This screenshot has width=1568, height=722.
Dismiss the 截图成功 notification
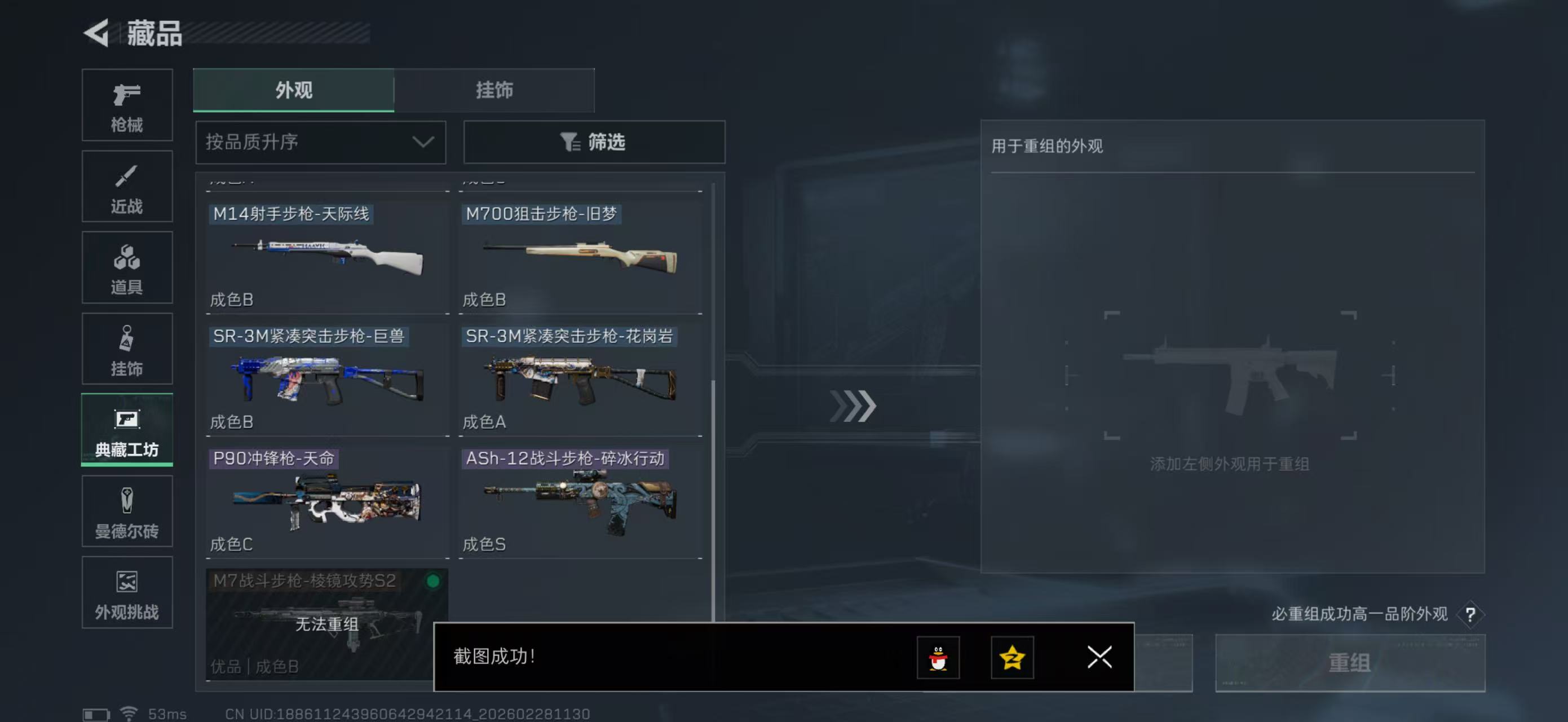pos(1099,658)
